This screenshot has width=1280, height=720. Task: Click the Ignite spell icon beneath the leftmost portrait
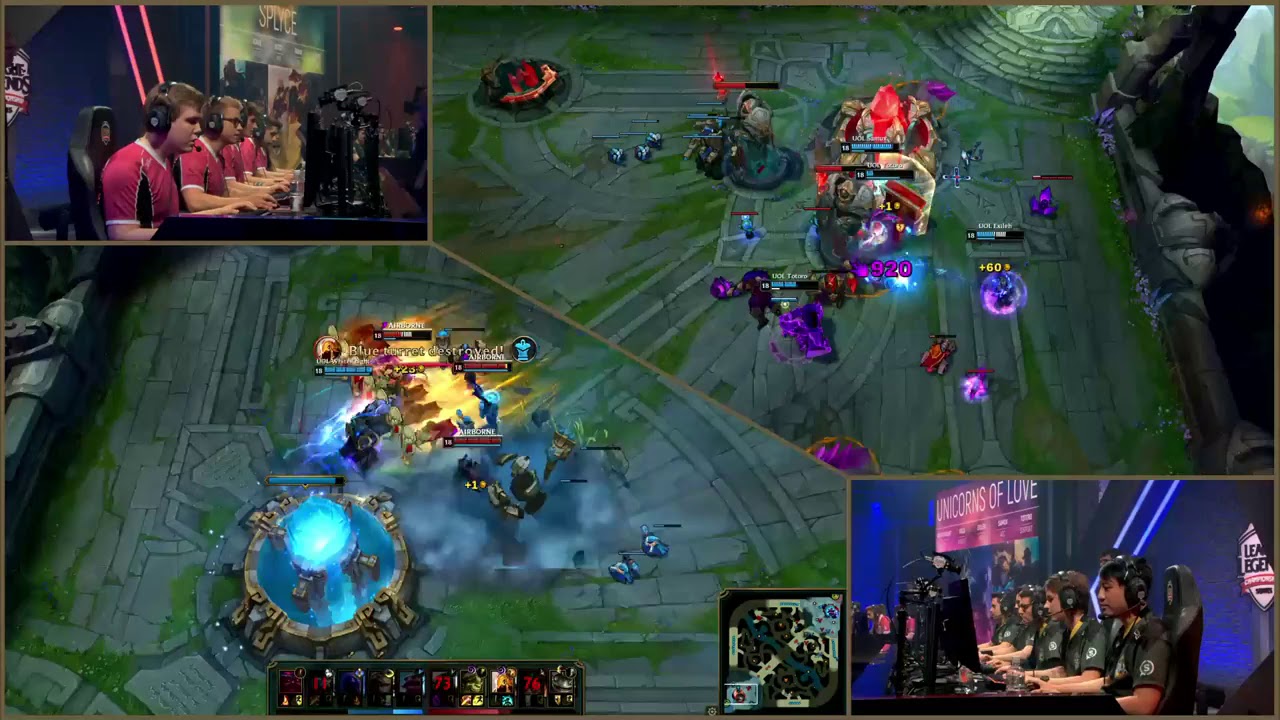[x=284, y=700]
